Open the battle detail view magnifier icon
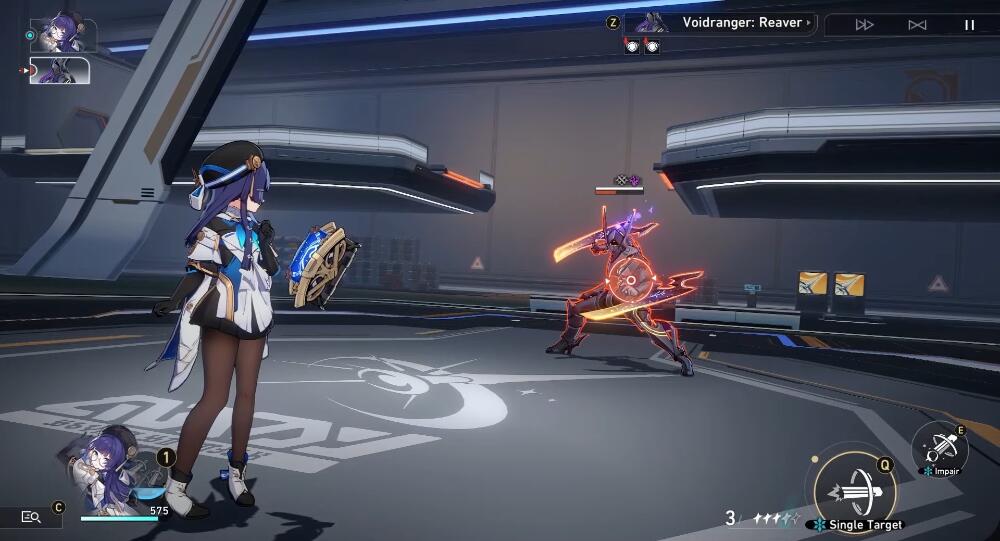The image size is (1000, 541). (x=31, y=516)
